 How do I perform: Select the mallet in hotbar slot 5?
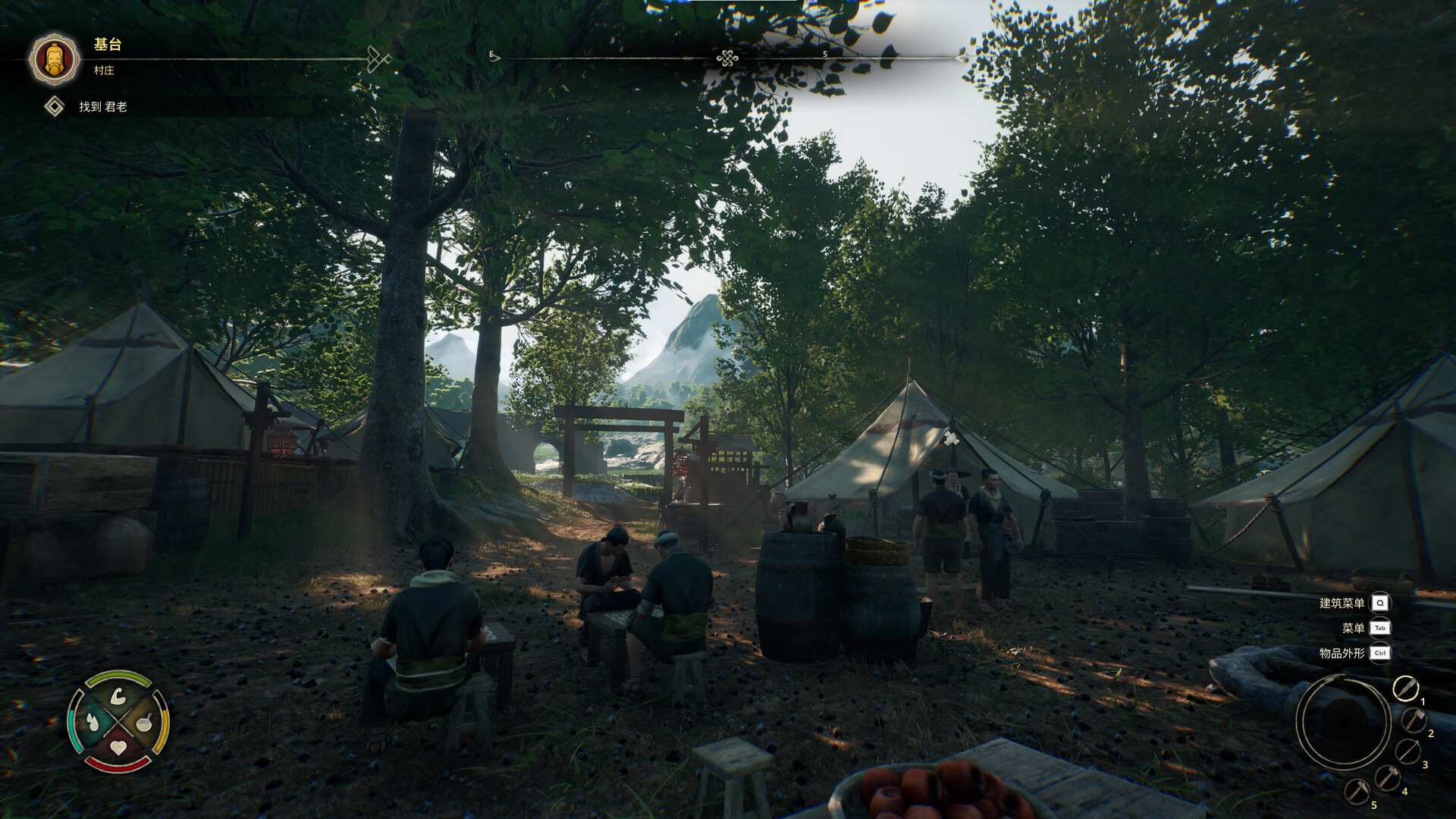coord(1357,791)
